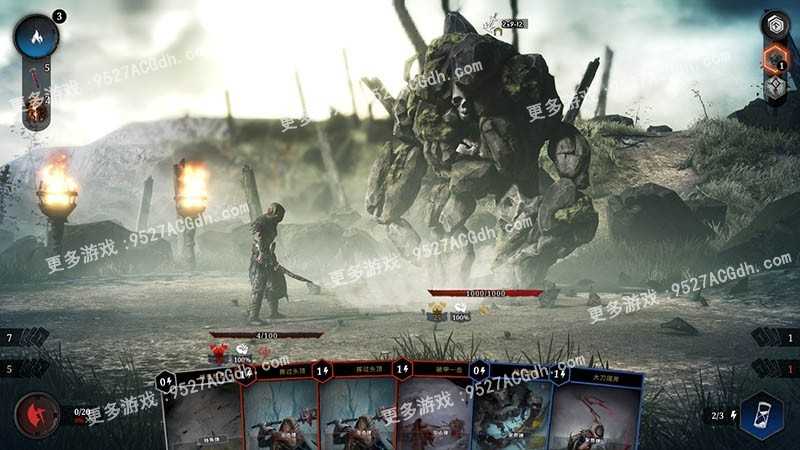View the card pile showing 7

[28, 338]
